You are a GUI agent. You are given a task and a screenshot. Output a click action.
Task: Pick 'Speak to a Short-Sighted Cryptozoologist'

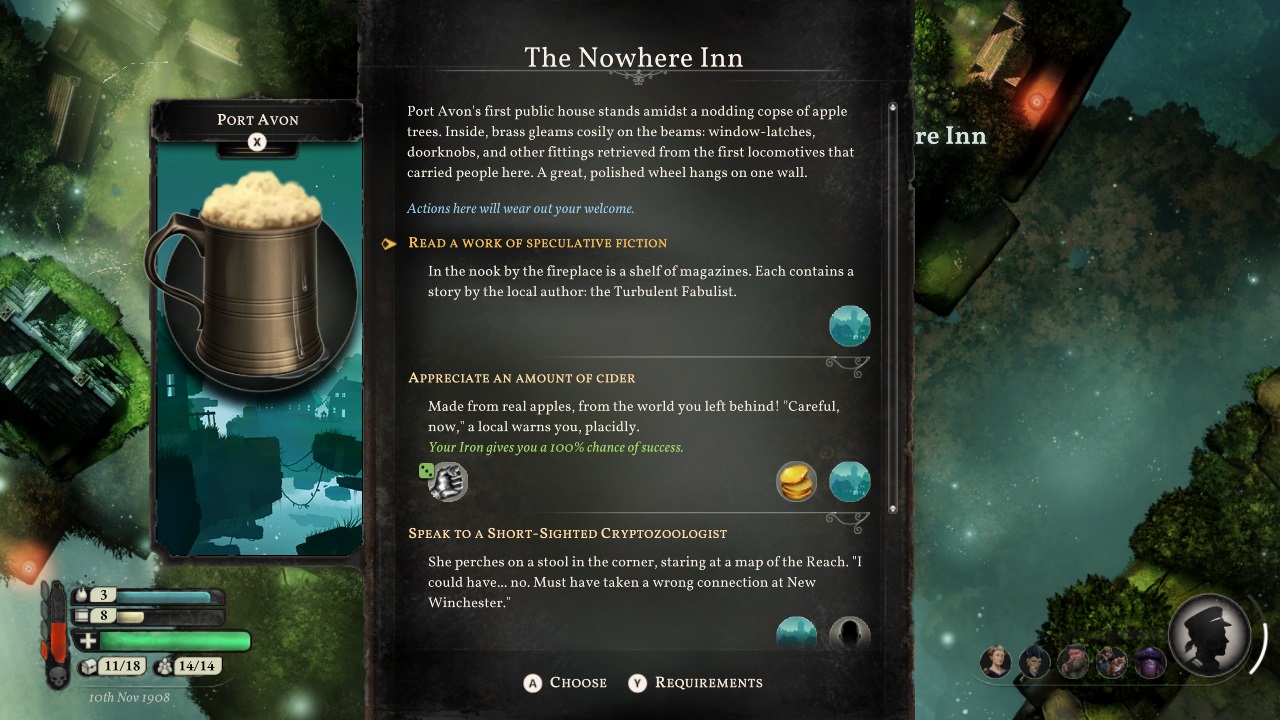(567, 533)
